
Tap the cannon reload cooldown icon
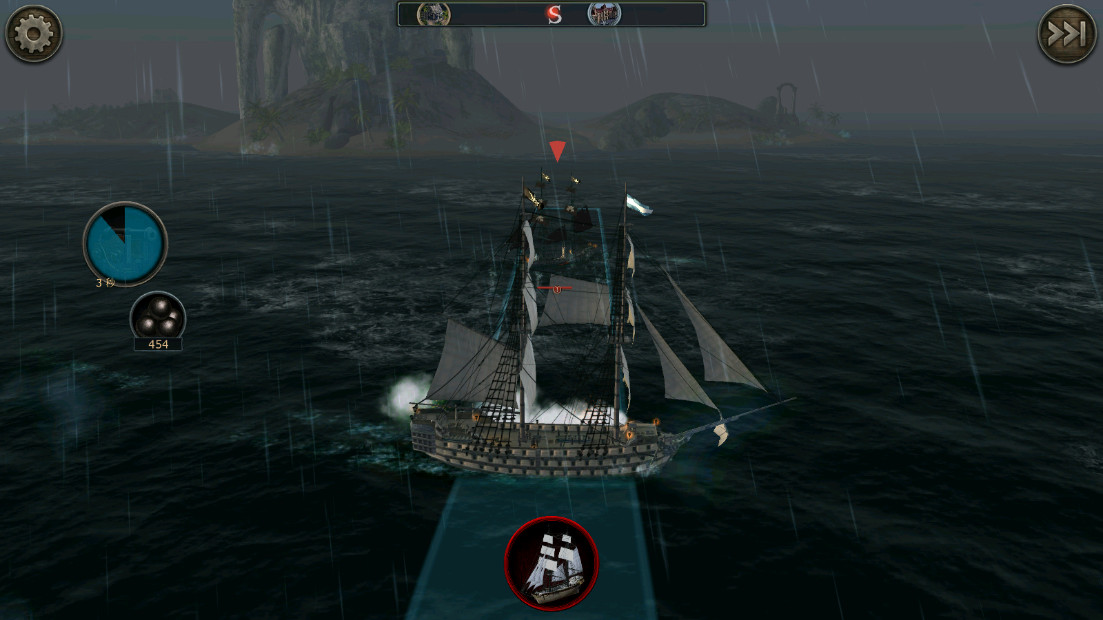tap(125, 243)
